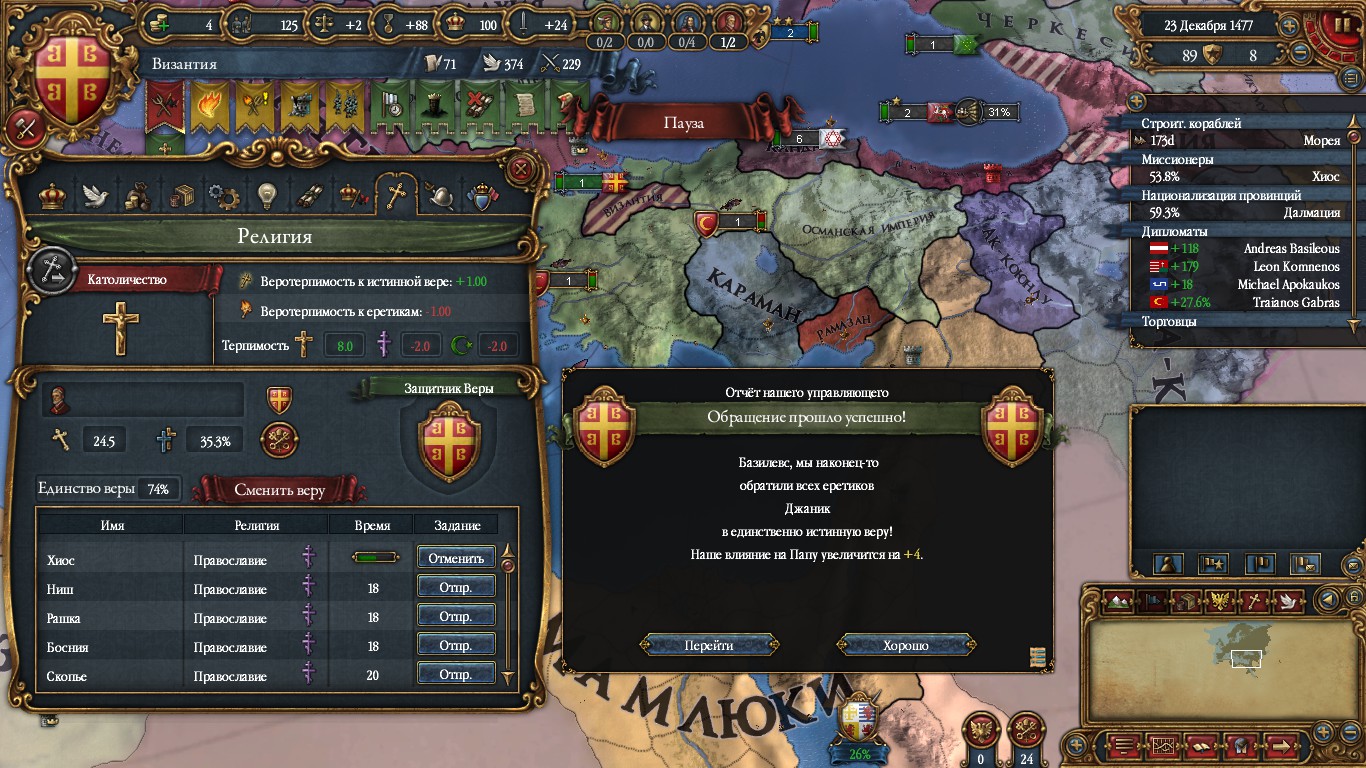Switch to the helmet military tab

click(x=440, y=195)
